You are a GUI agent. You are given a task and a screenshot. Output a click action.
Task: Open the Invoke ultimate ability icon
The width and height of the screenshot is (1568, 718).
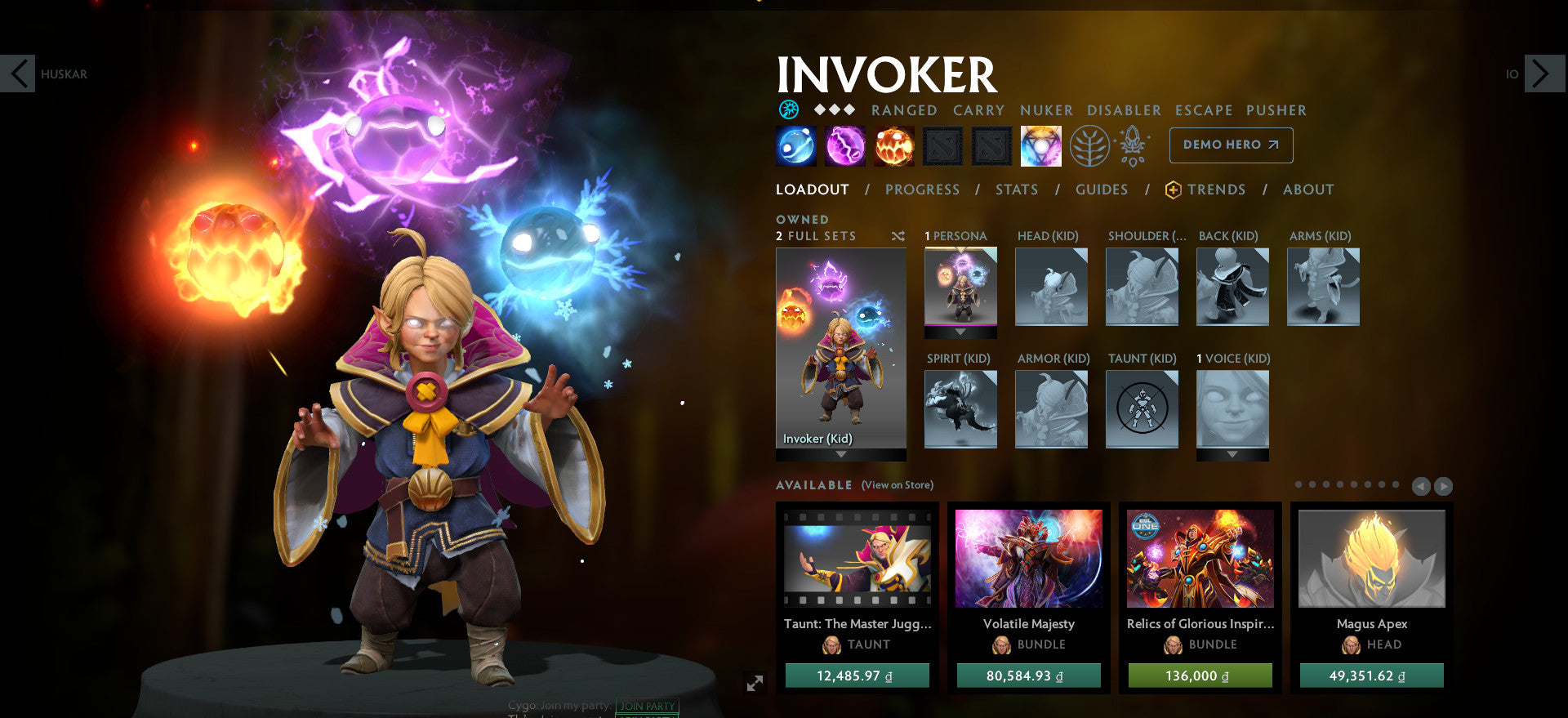[x=1040, y=145]
